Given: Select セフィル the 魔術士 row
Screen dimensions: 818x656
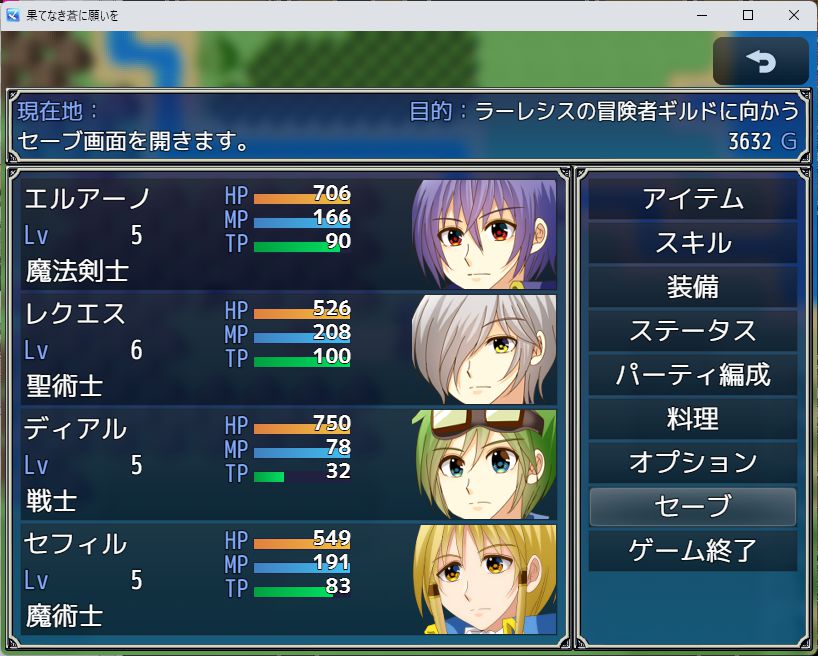Looking at the screenshot, I should [288, 579].
